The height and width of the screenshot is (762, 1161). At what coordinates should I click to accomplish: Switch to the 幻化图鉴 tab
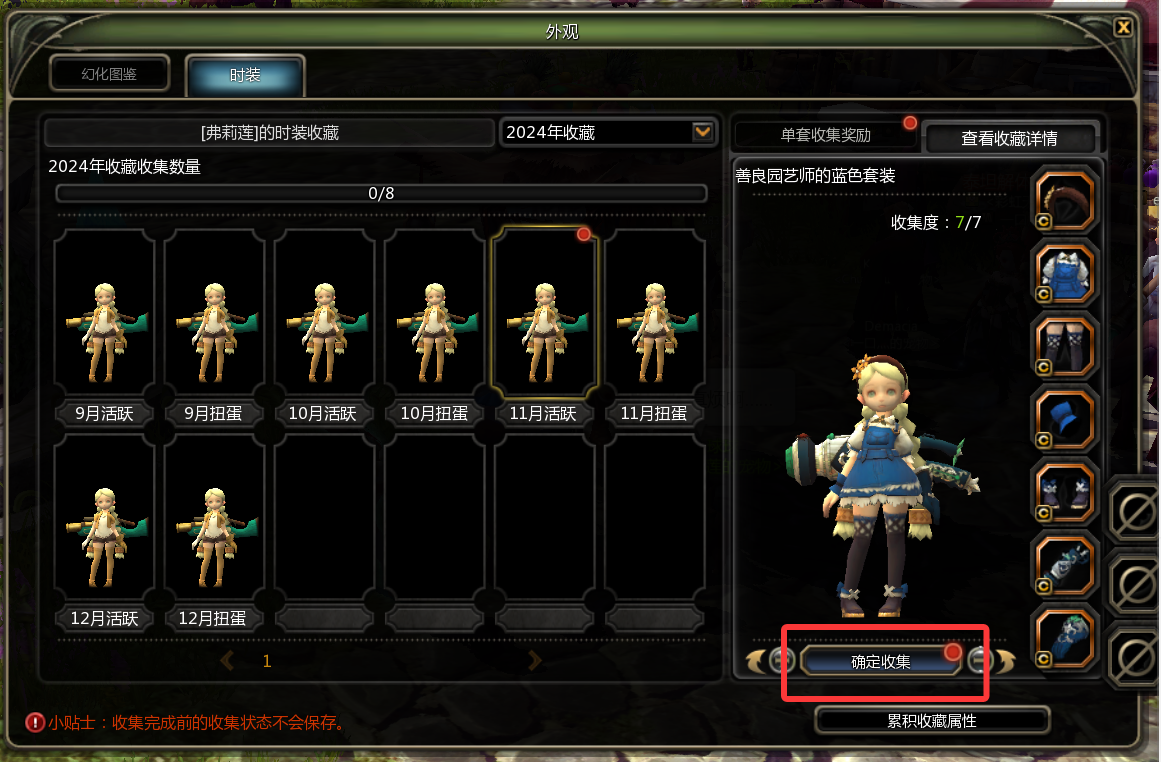tap(110, 74)
